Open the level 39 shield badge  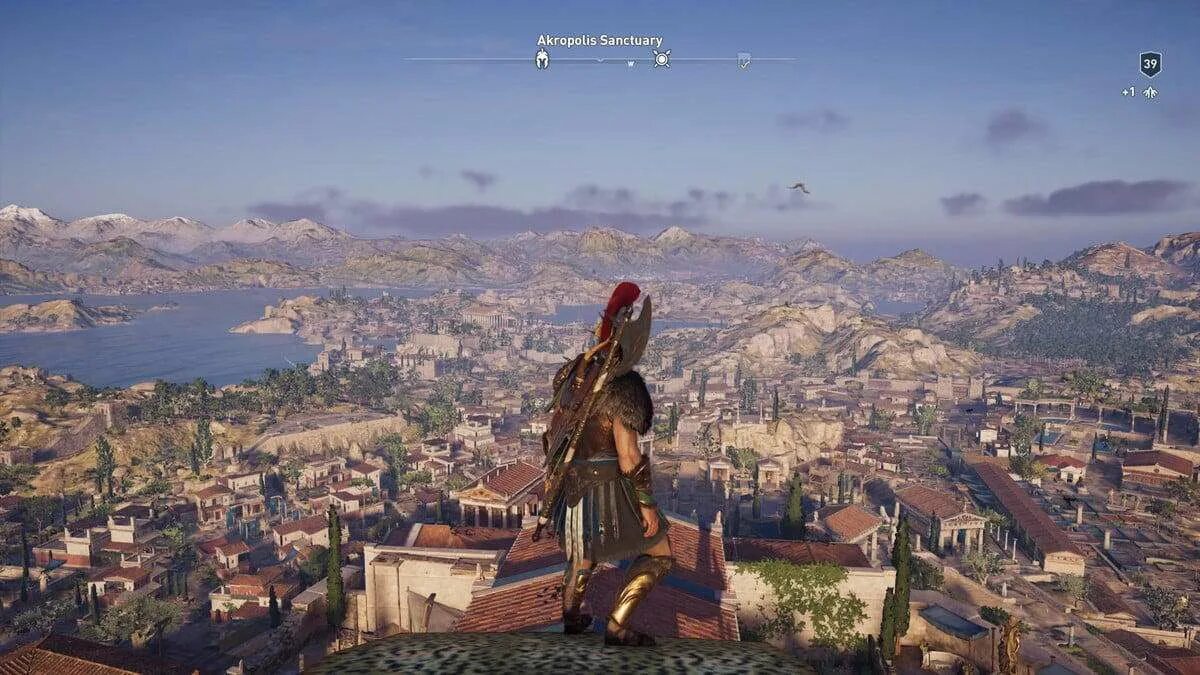pos(1150,65)
